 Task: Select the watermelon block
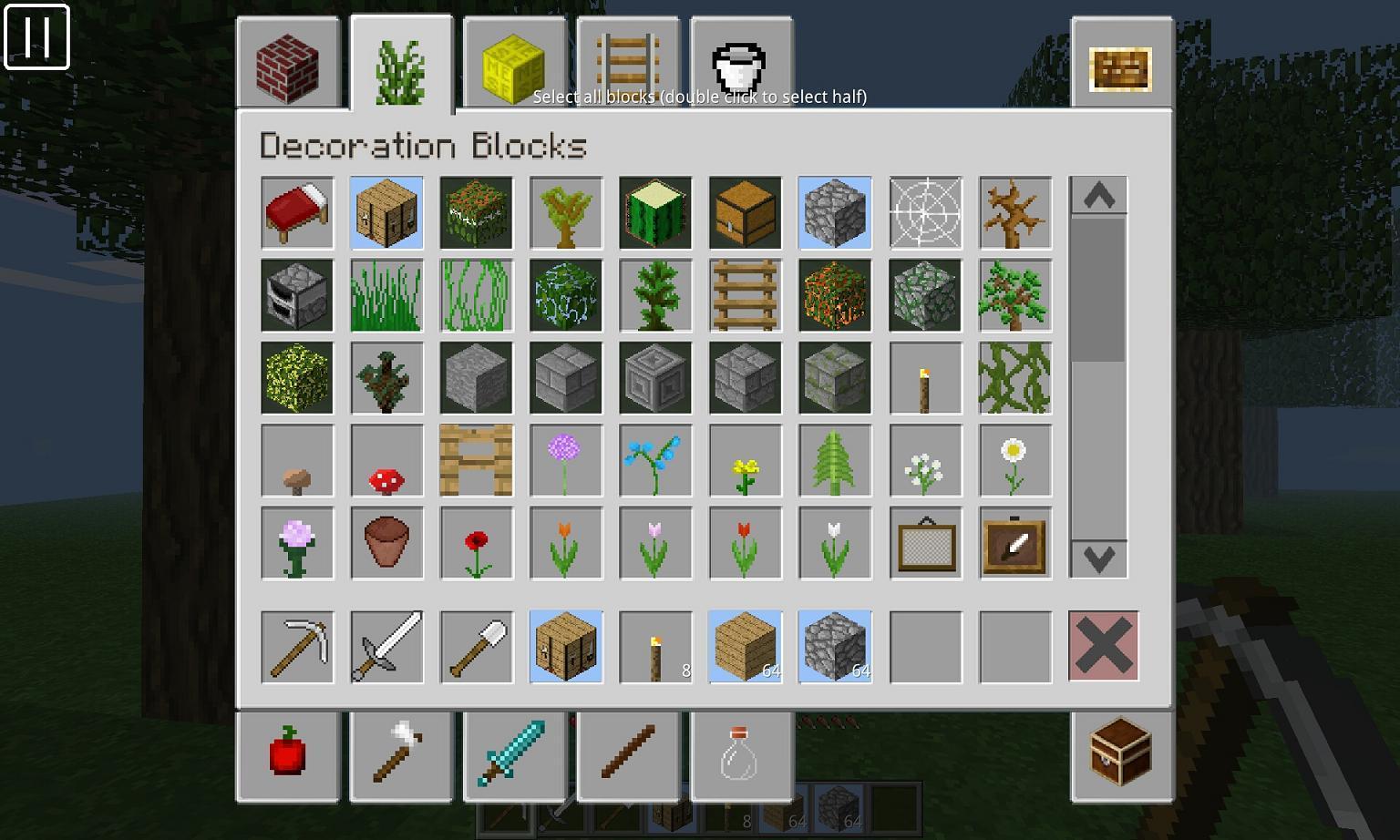point(655,213)
